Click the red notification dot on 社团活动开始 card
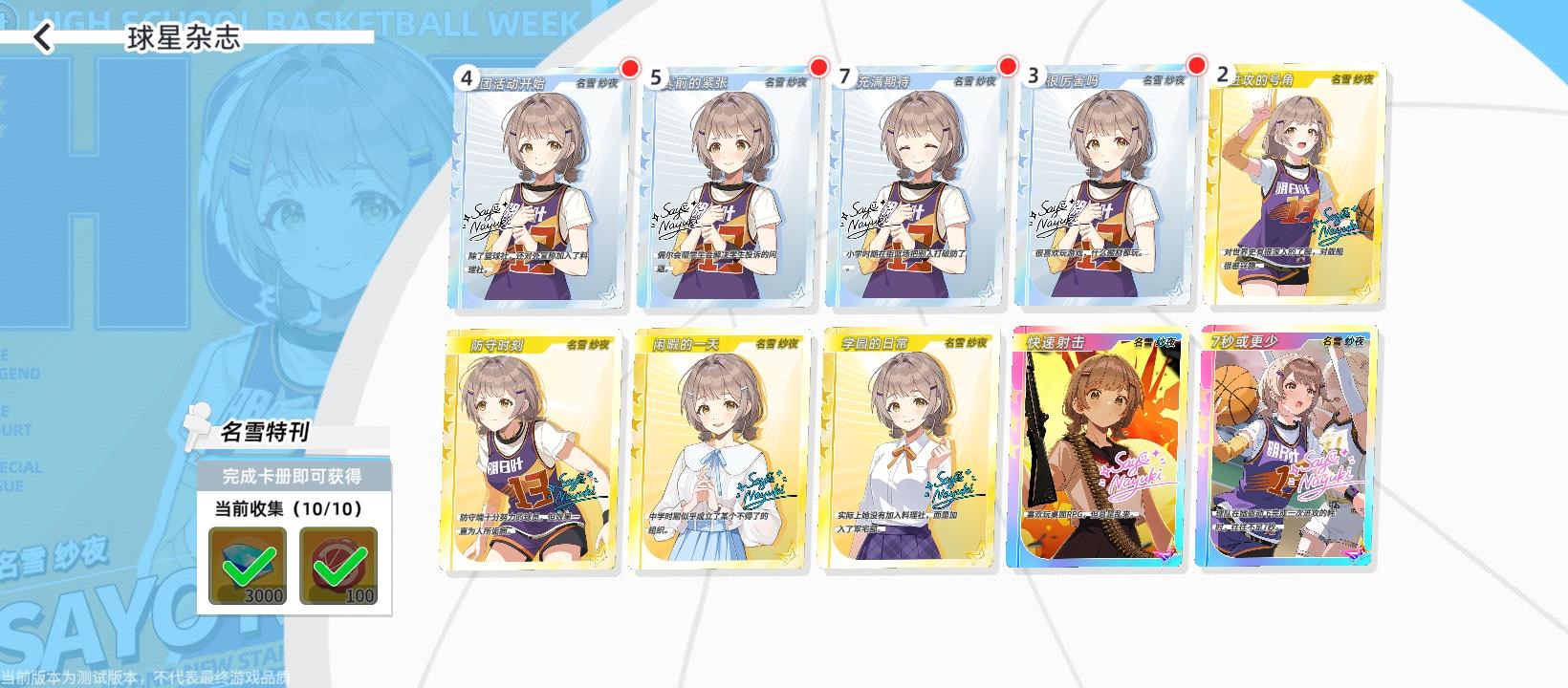 coord(628,68)
